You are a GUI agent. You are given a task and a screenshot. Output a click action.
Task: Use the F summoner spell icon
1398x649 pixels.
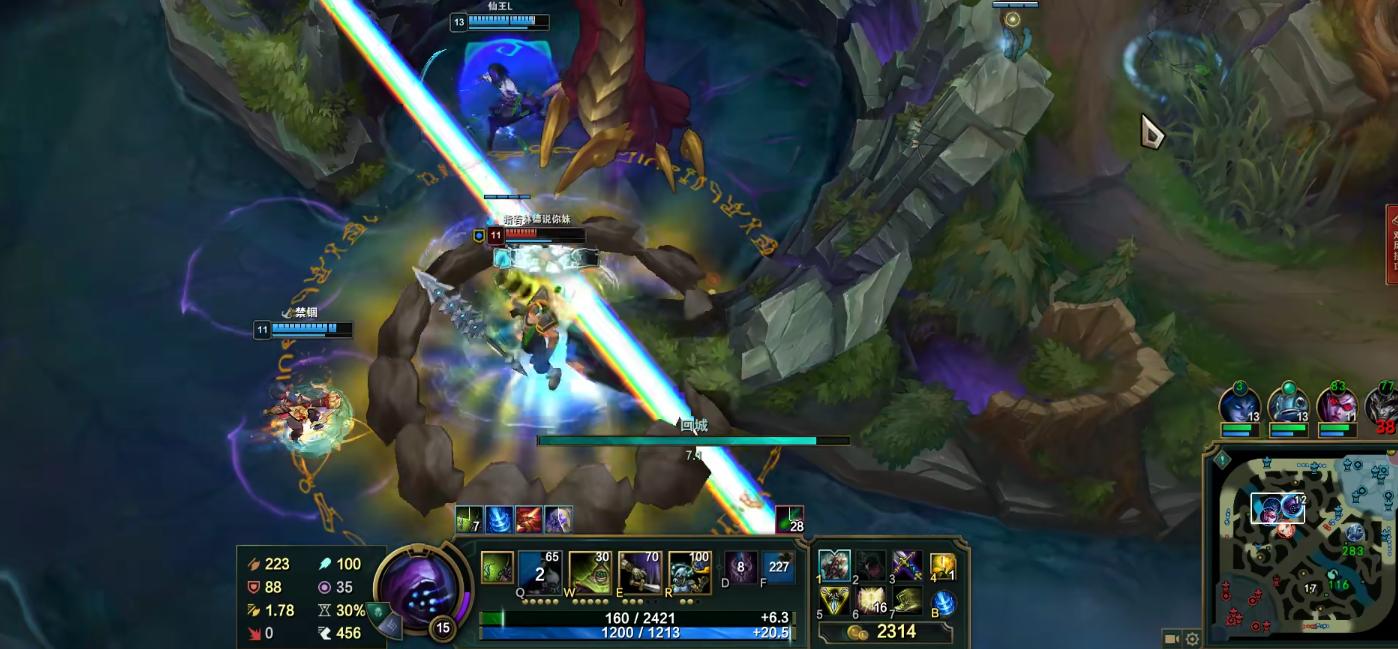click(778, 567)
